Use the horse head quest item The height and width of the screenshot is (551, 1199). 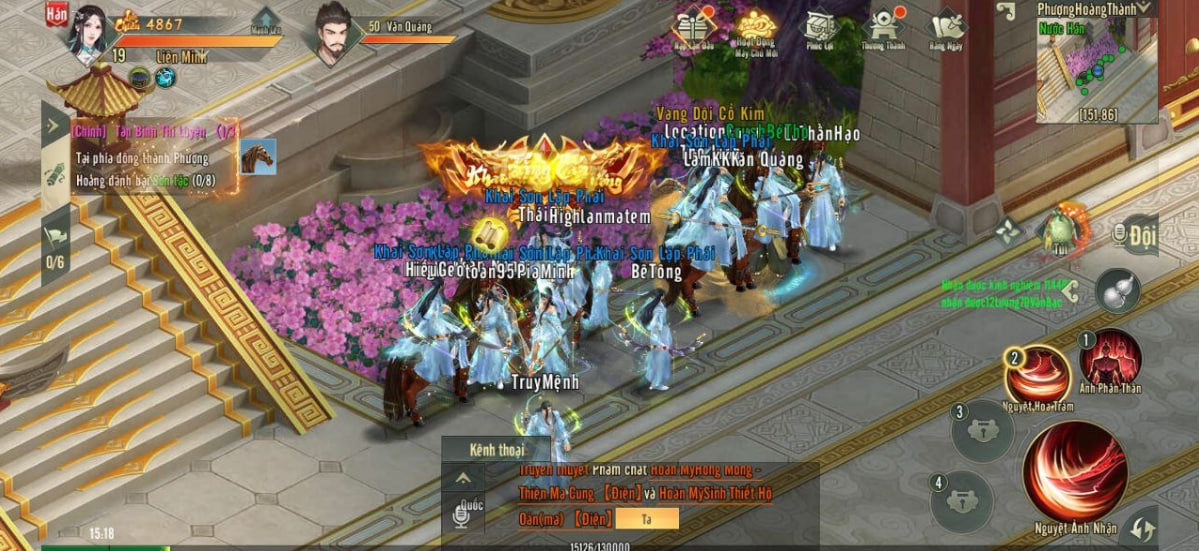point(257,156)
